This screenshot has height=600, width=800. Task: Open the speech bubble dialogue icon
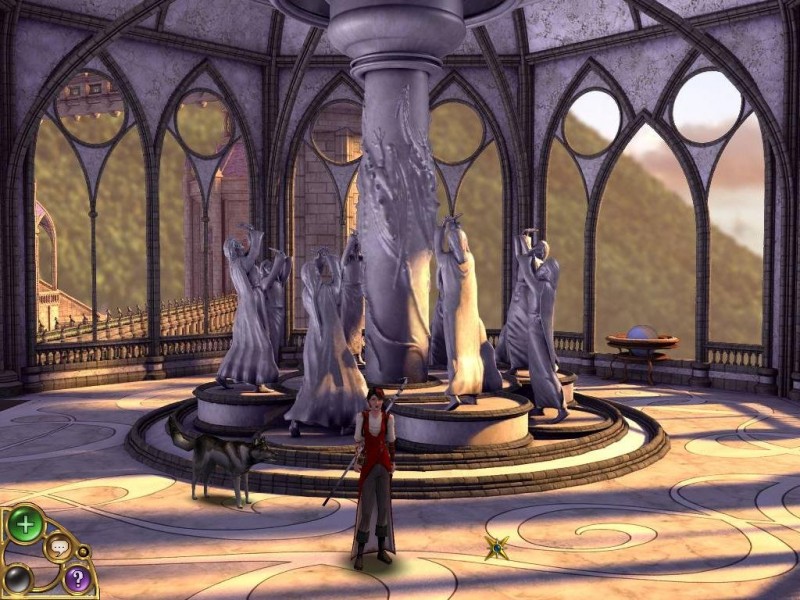[x=59, y=547]
